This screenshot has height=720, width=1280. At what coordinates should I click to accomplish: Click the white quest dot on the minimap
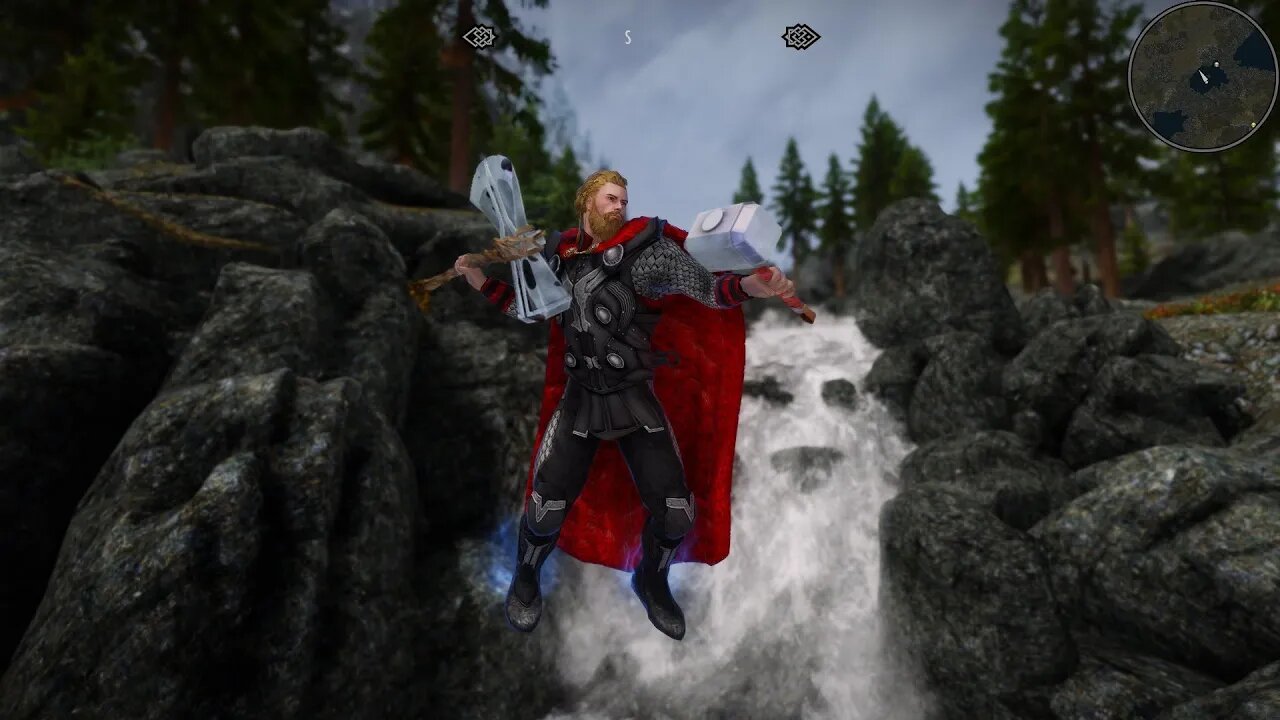[x=1217, y=64]
